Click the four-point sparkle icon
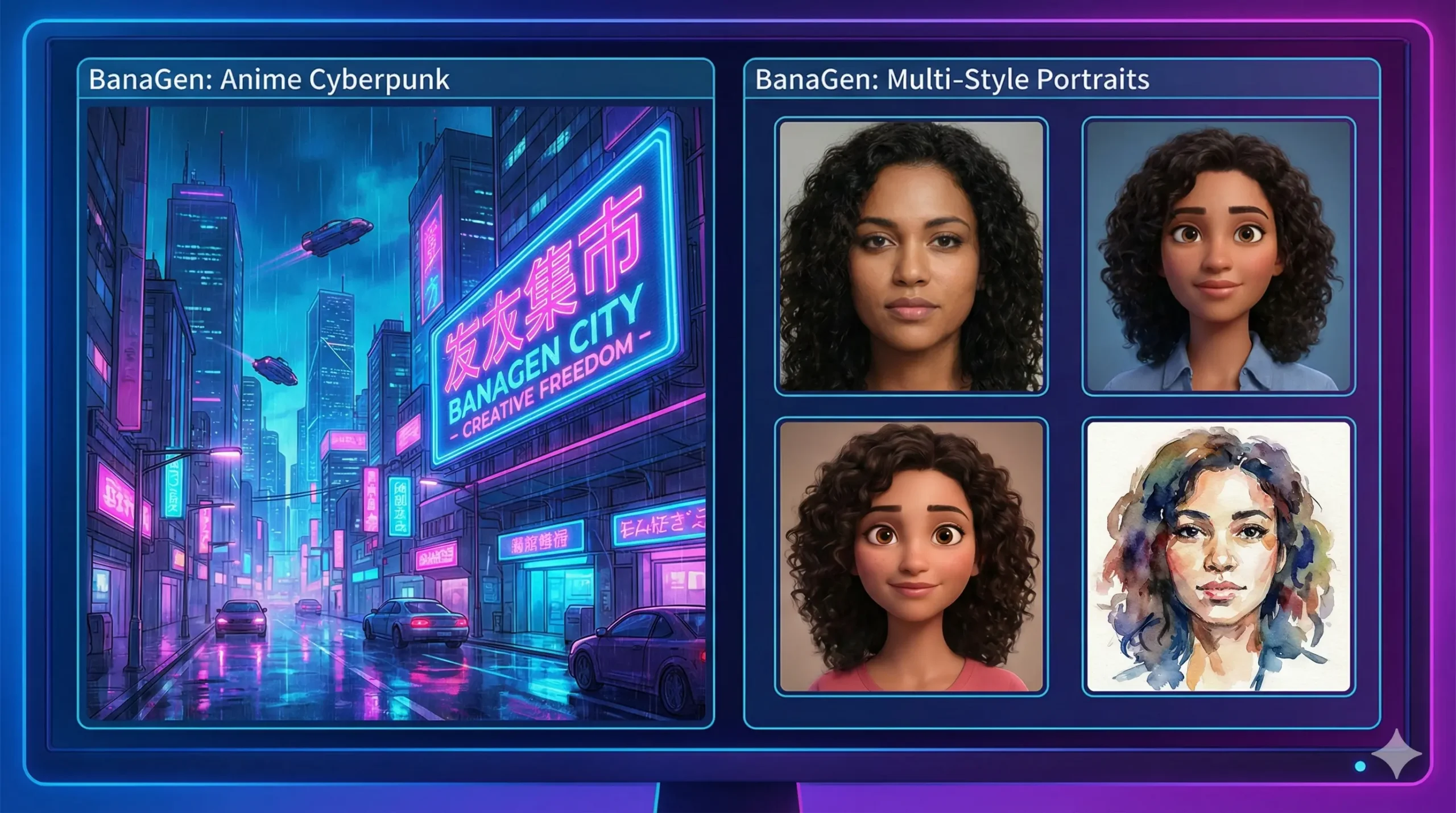The width and height of the screenshot is (1456, 813). pyautogui.click(x=1396, y=753)
